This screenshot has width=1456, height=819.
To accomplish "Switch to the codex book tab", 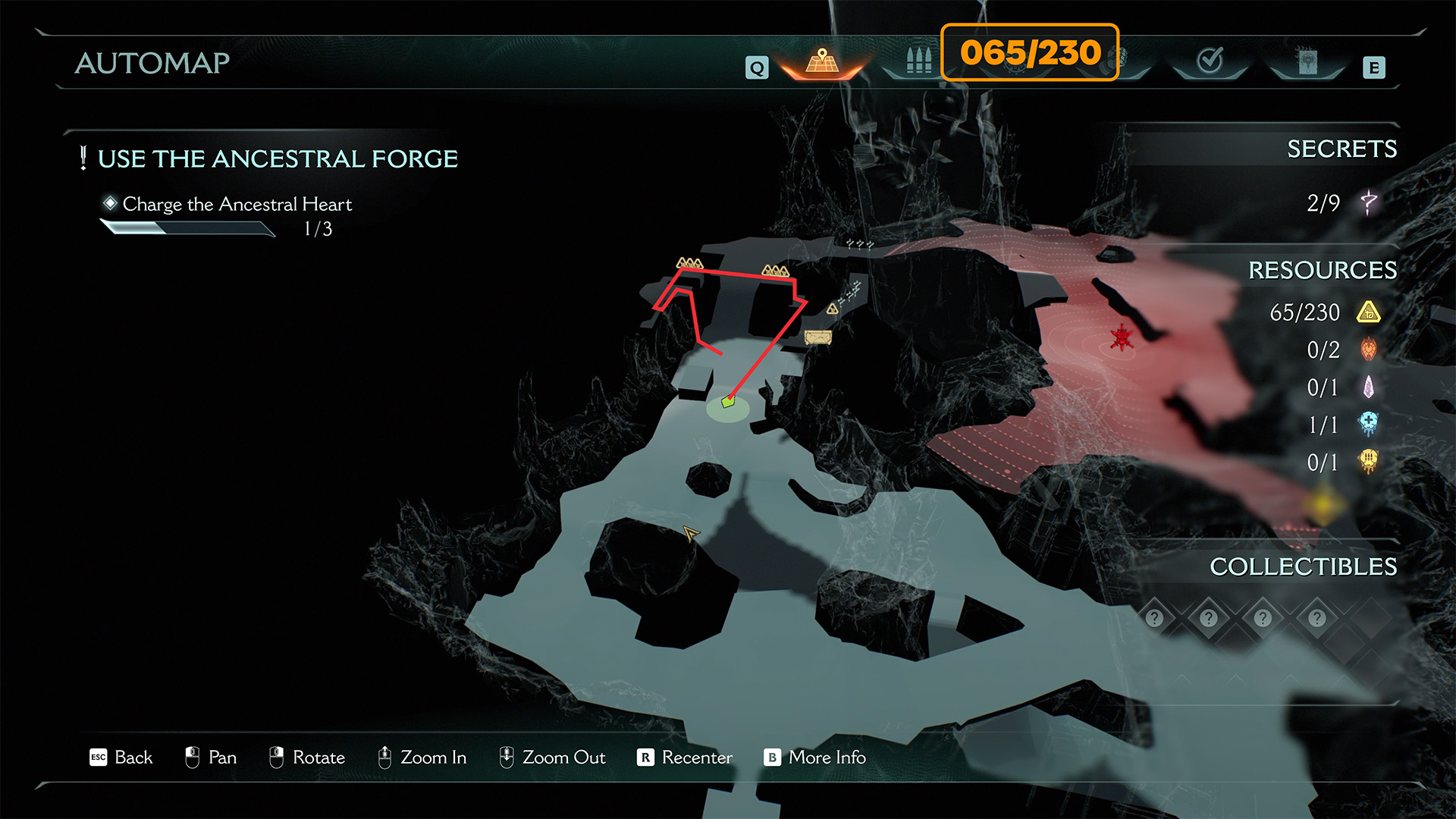I will point(1307,62).
